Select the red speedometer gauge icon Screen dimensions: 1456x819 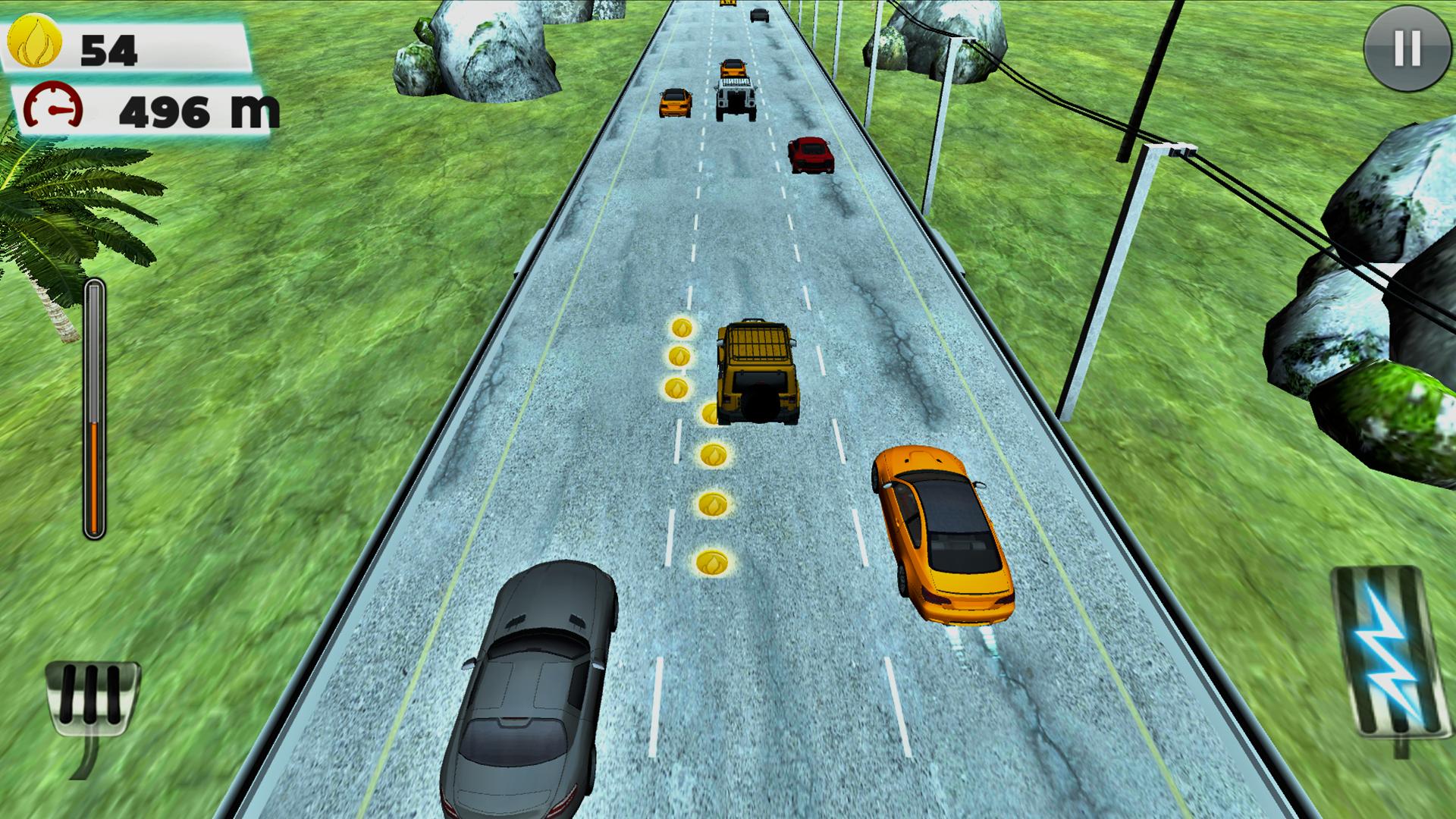click(53, 106)
